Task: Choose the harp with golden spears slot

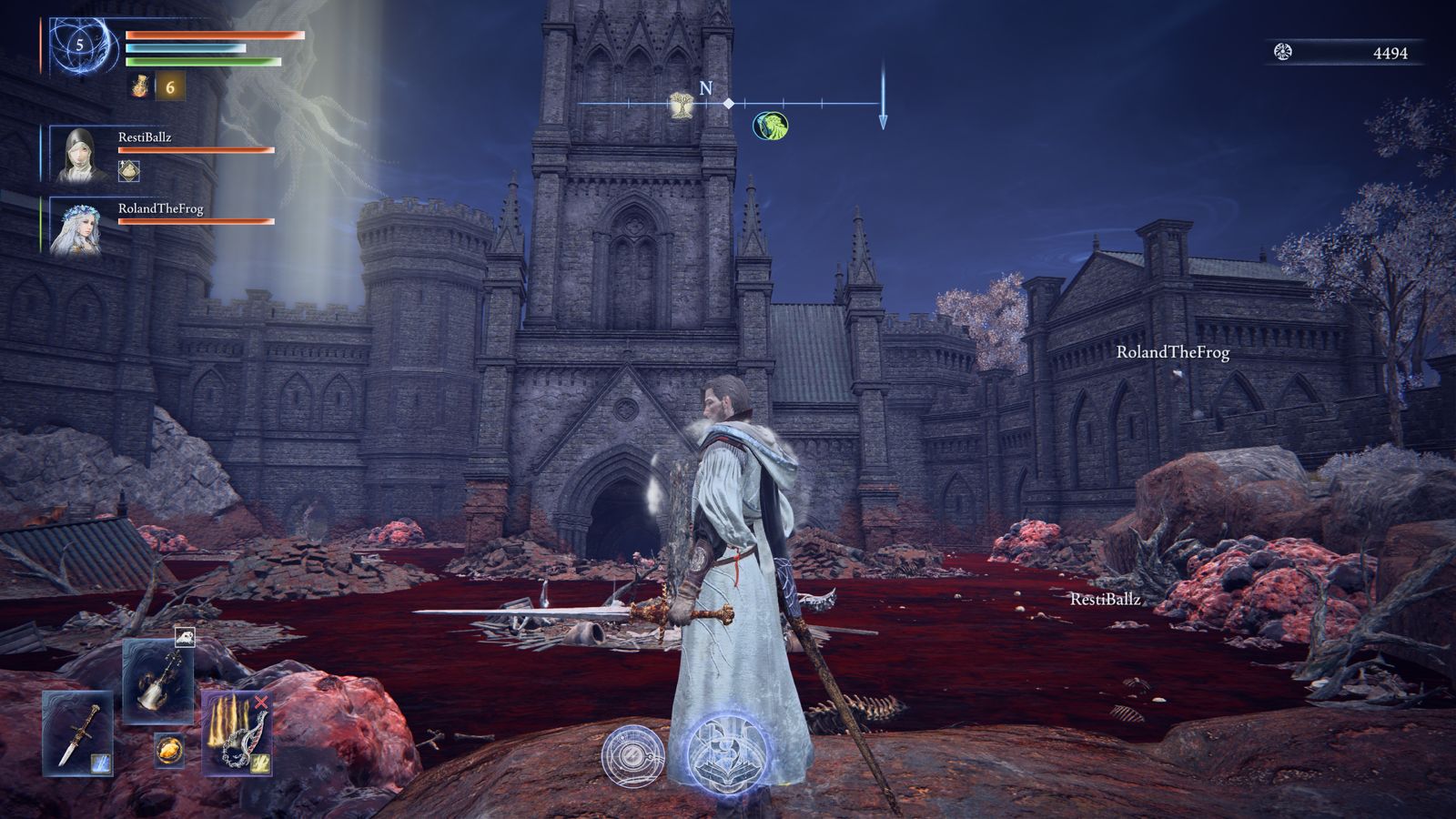Action: coord(237,733)
